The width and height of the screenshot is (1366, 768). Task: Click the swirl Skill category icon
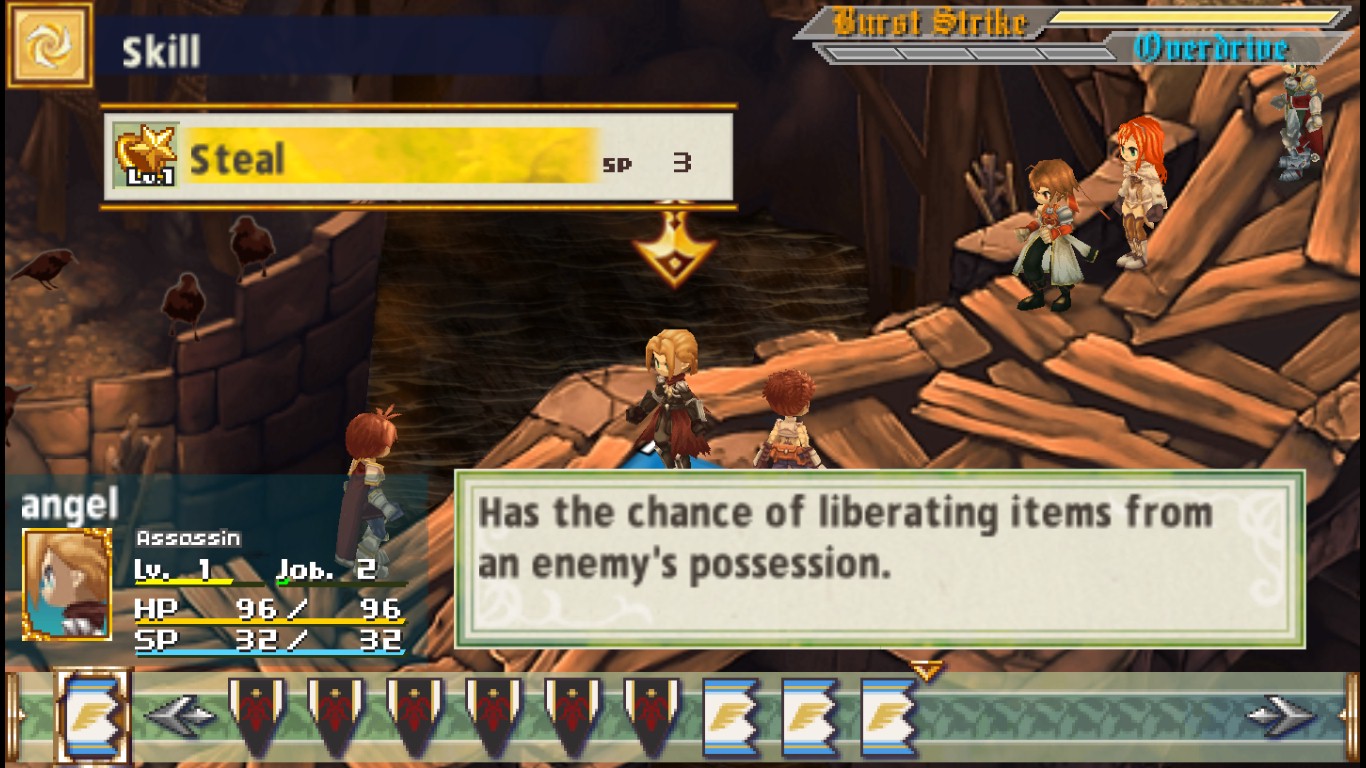(48, 43)
